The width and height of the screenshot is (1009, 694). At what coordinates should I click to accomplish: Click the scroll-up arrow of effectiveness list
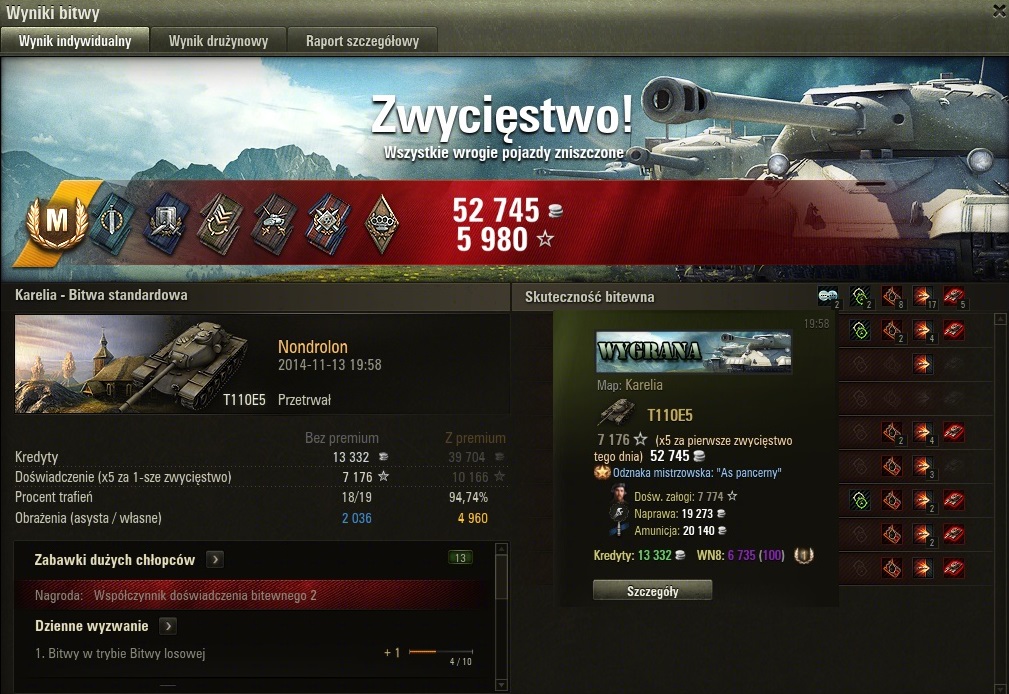tap(999, 319)
